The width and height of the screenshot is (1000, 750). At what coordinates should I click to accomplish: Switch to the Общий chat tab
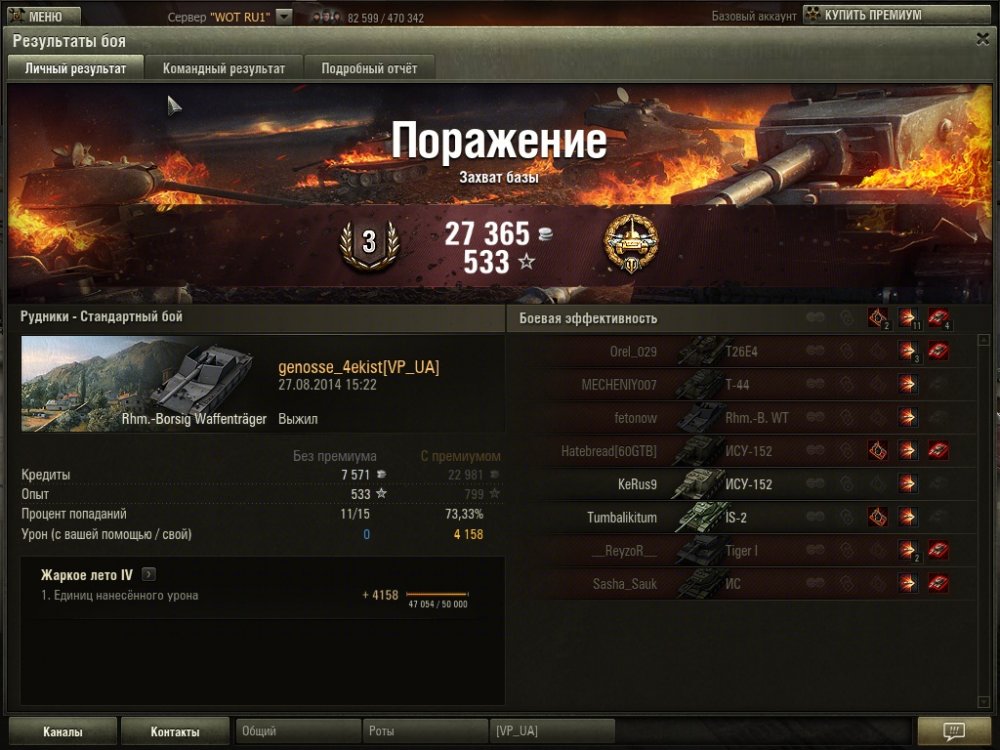click(x=297, y=732)
